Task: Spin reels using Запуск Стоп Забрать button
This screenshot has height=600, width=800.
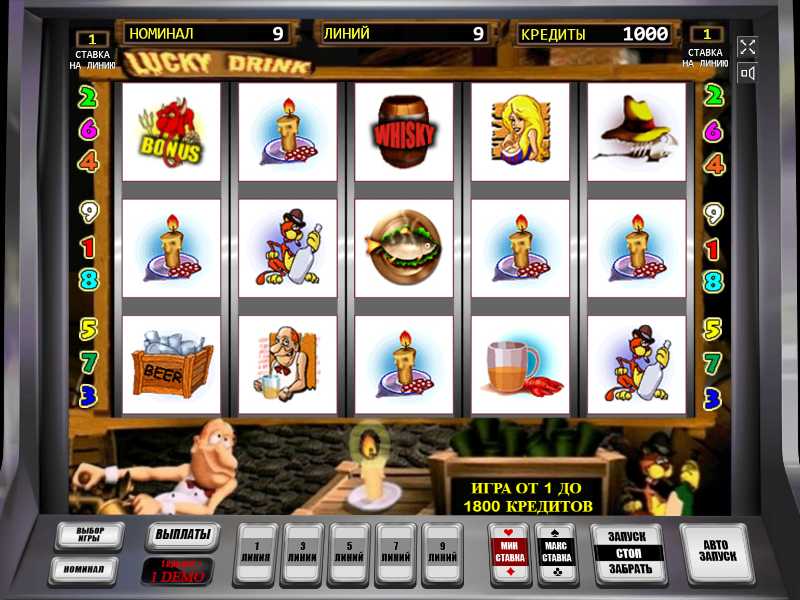Action: (x=629, y=552)
